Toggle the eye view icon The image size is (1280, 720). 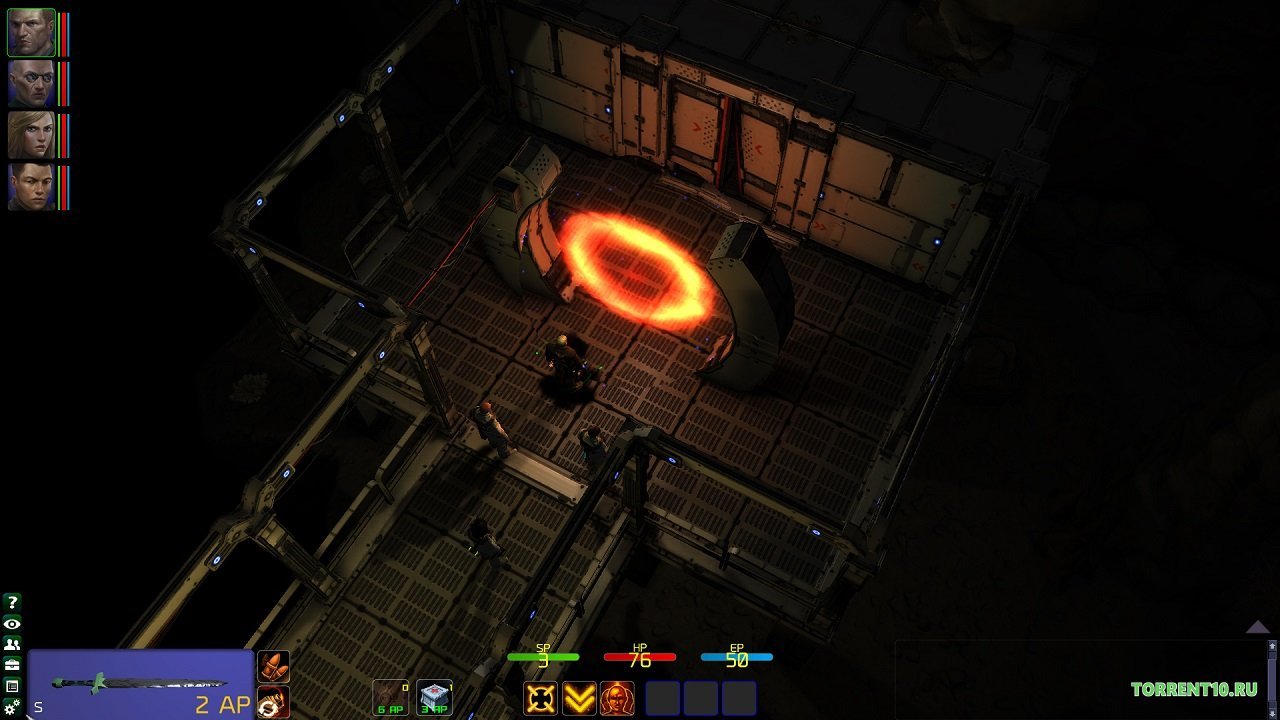12,624
